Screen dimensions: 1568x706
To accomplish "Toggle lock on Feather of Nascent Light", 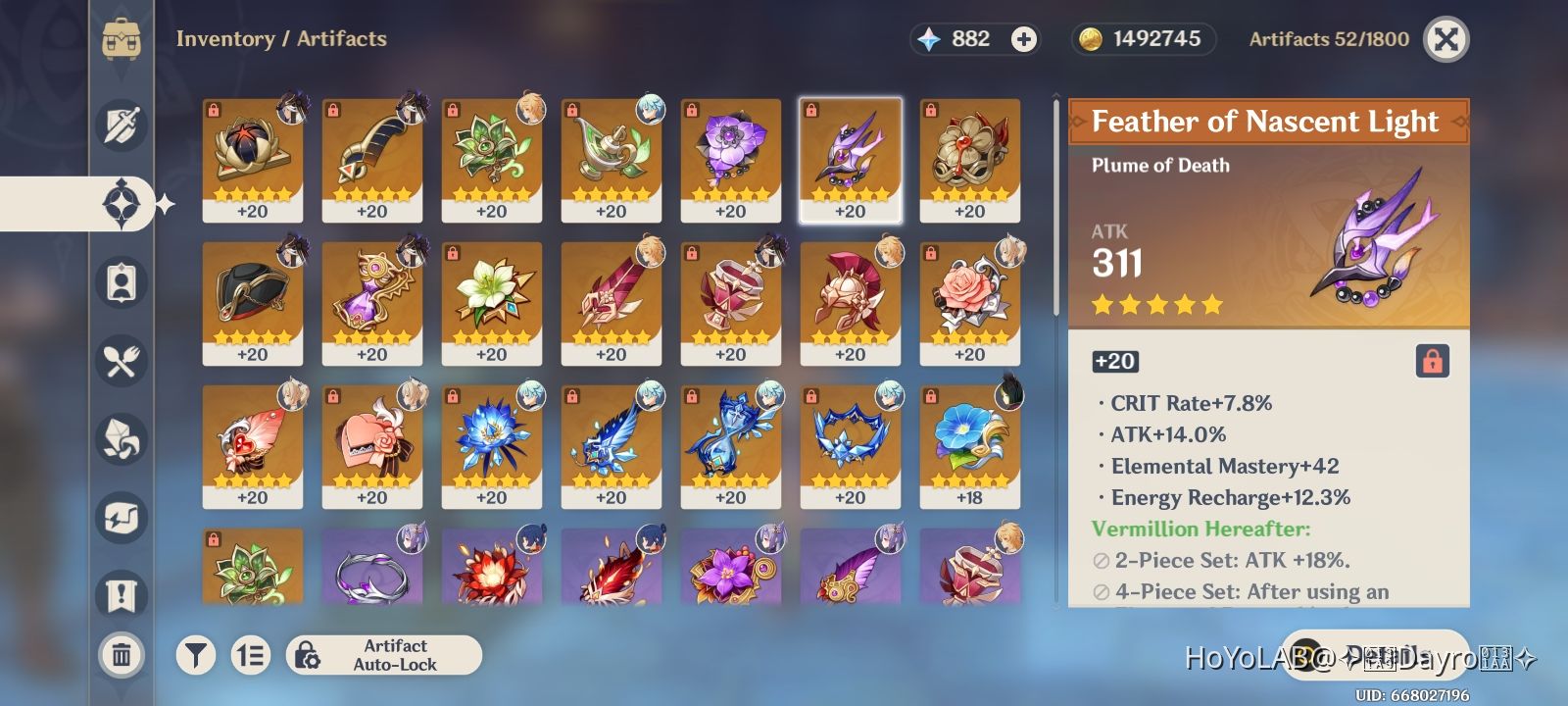I will point(1434,361).
